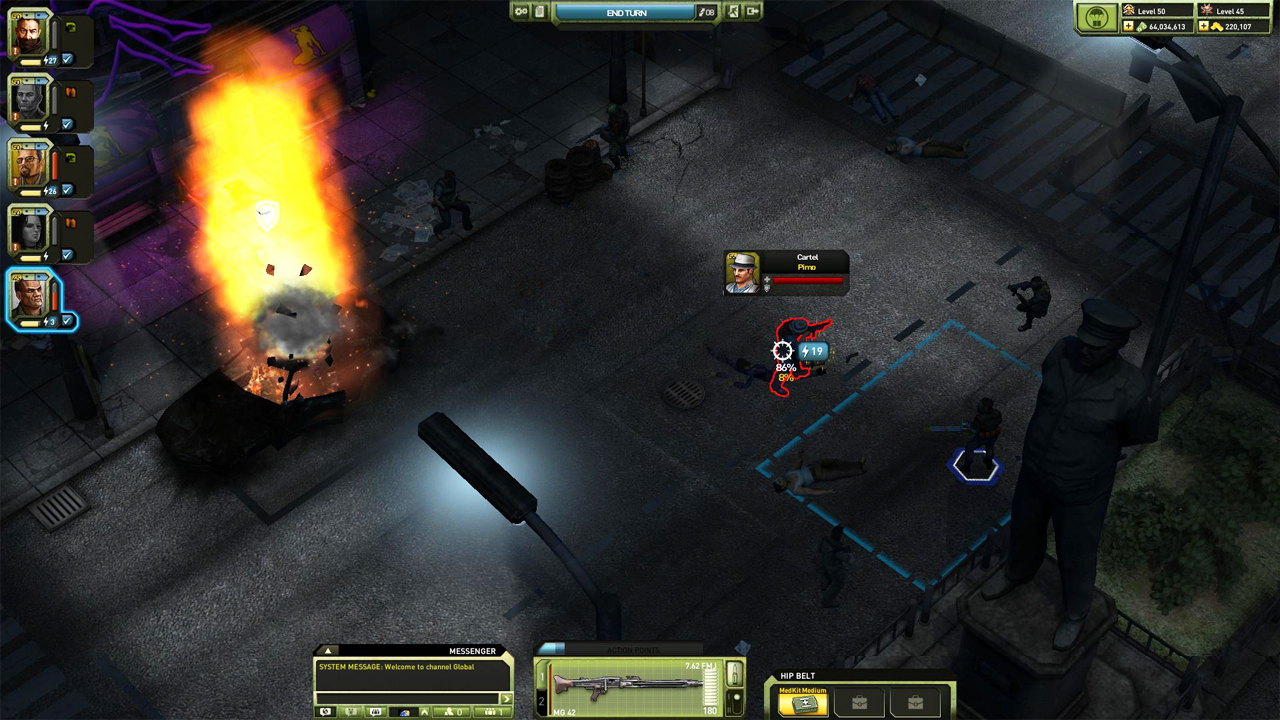The image size is (1280, 720).
Task: Open the notepad icon beside the gear
Action: click(x=541, y=11)
